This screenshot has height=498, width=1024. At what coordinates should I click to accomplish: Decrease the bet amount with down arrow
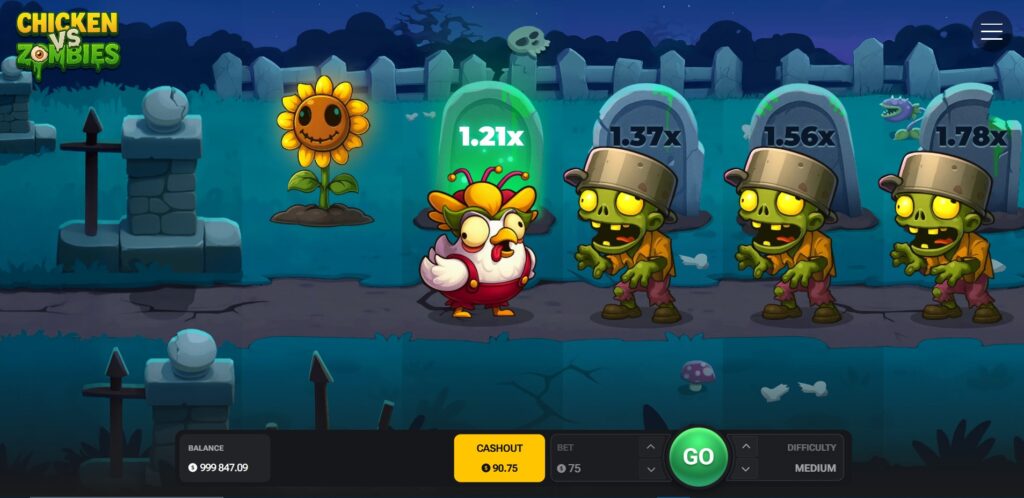(650, 468)
